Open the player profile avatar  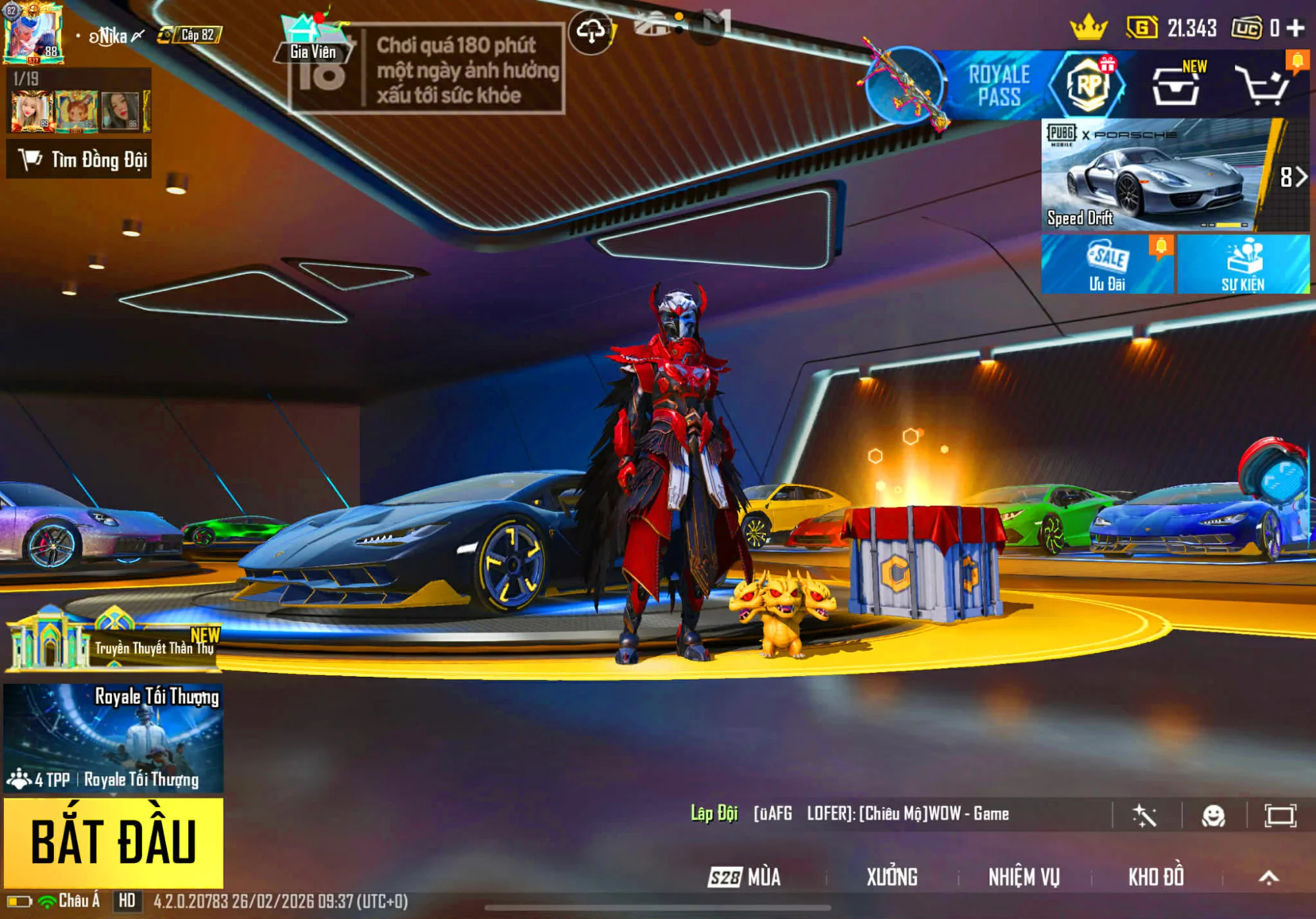[x=33, y=33]
